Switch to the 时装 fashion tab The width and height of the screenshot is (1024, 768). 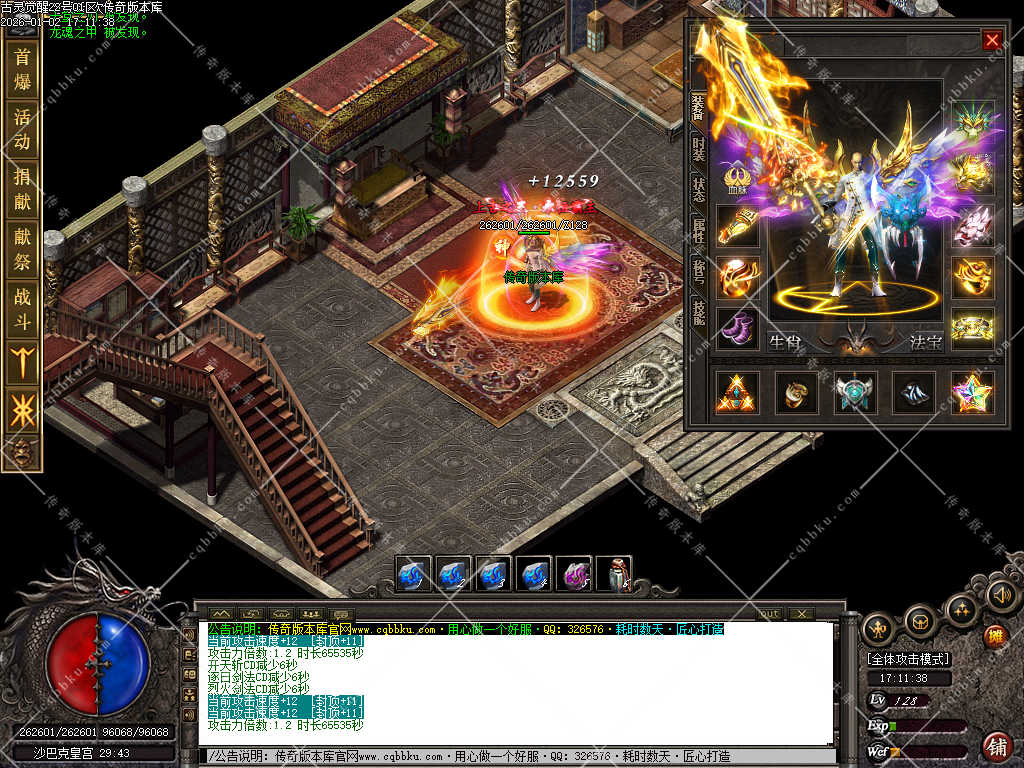(x=699, y=151)
